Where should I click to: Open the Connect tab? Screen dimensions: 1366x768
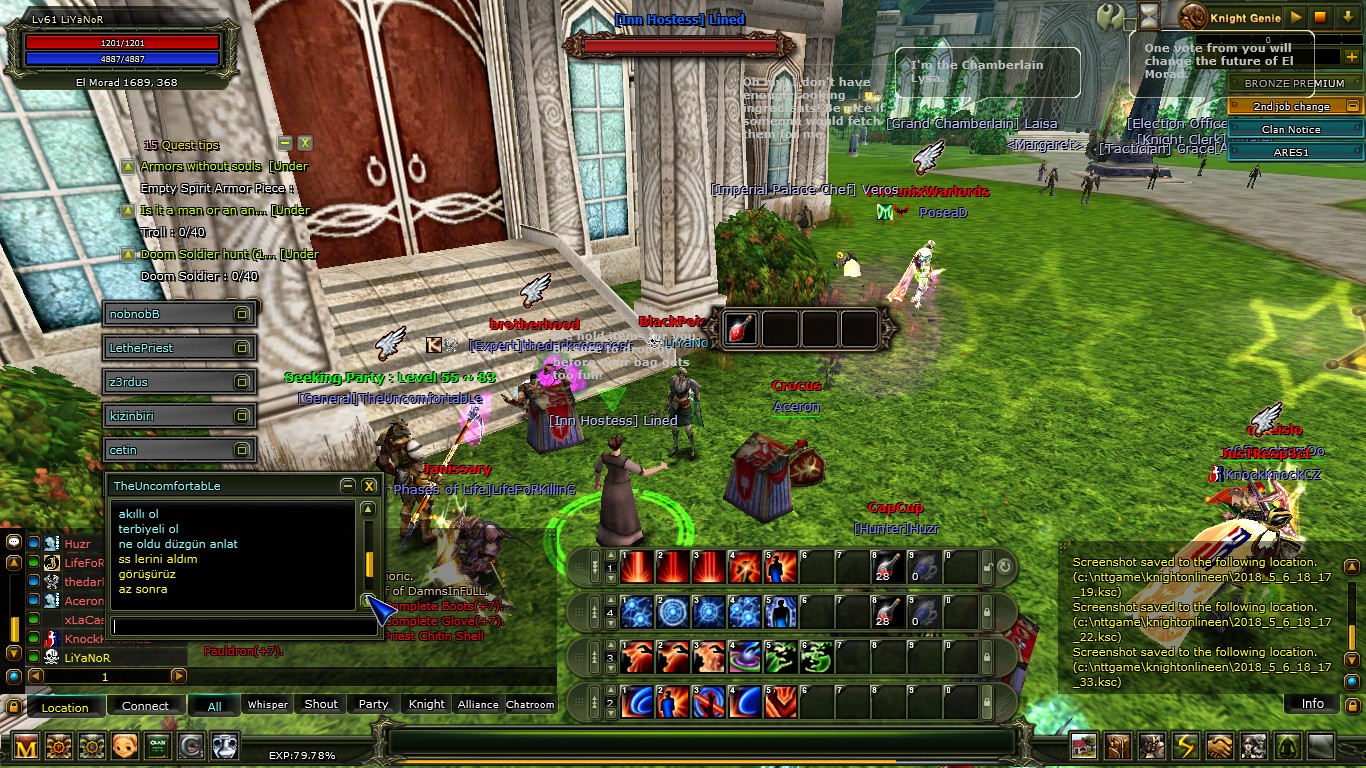click(145, 706)
